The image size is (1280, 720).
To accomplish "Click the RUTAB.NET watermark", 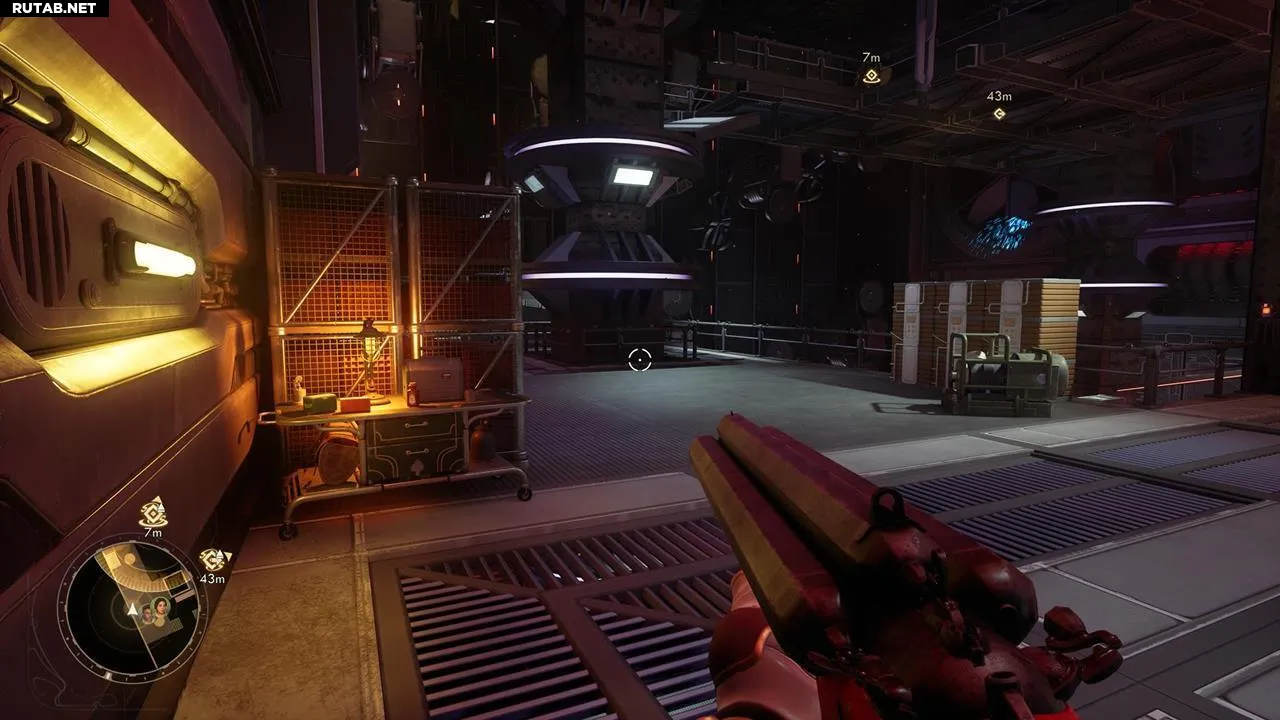I will pyautogui.click(x=54, y=8).
